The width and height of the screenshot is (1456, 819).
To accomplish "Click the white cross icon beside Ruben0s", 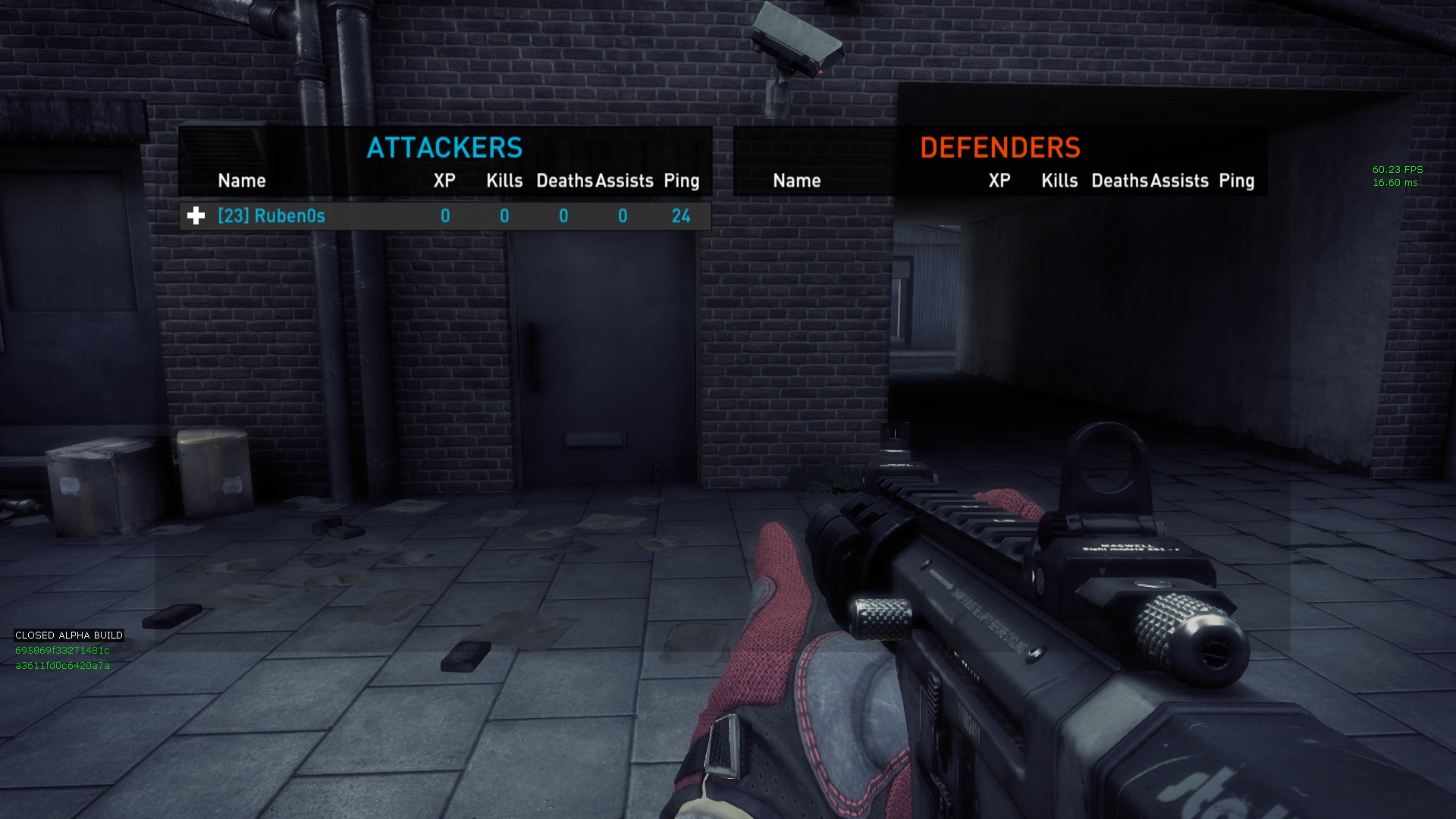I will pos(196,216).
